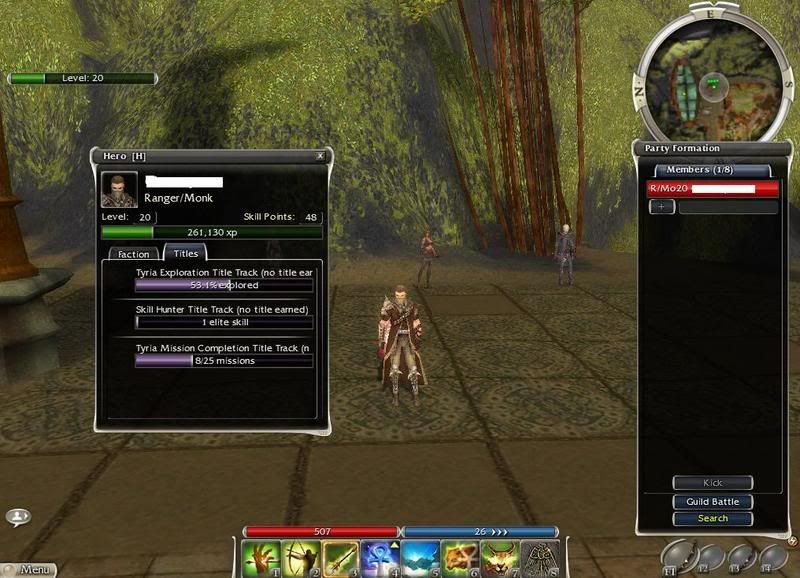Select the Skill Hunter title track bar

(224, 323)
